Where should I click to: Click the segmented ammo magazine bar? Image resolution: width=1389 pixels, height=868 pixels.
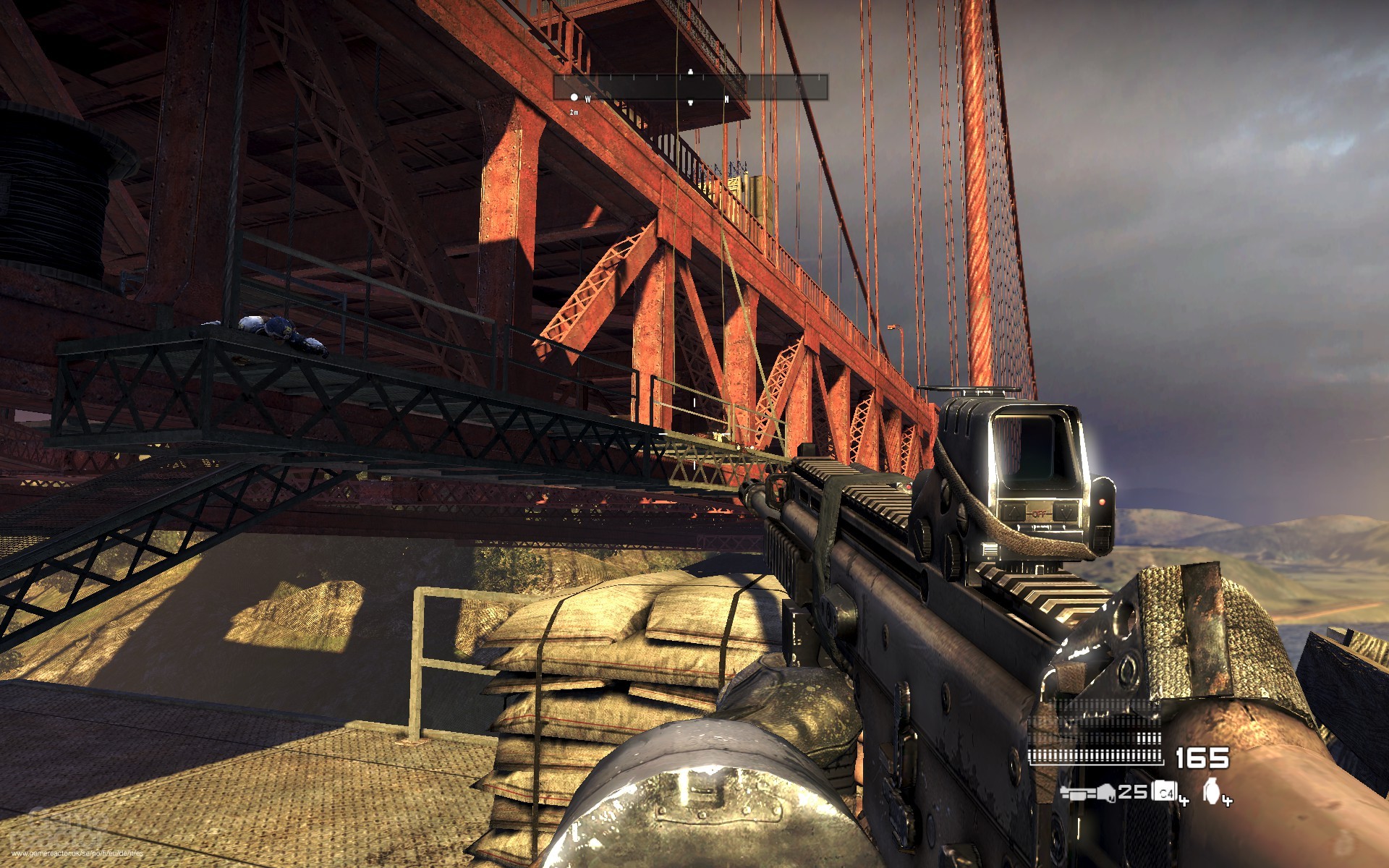click(1097, 754)
